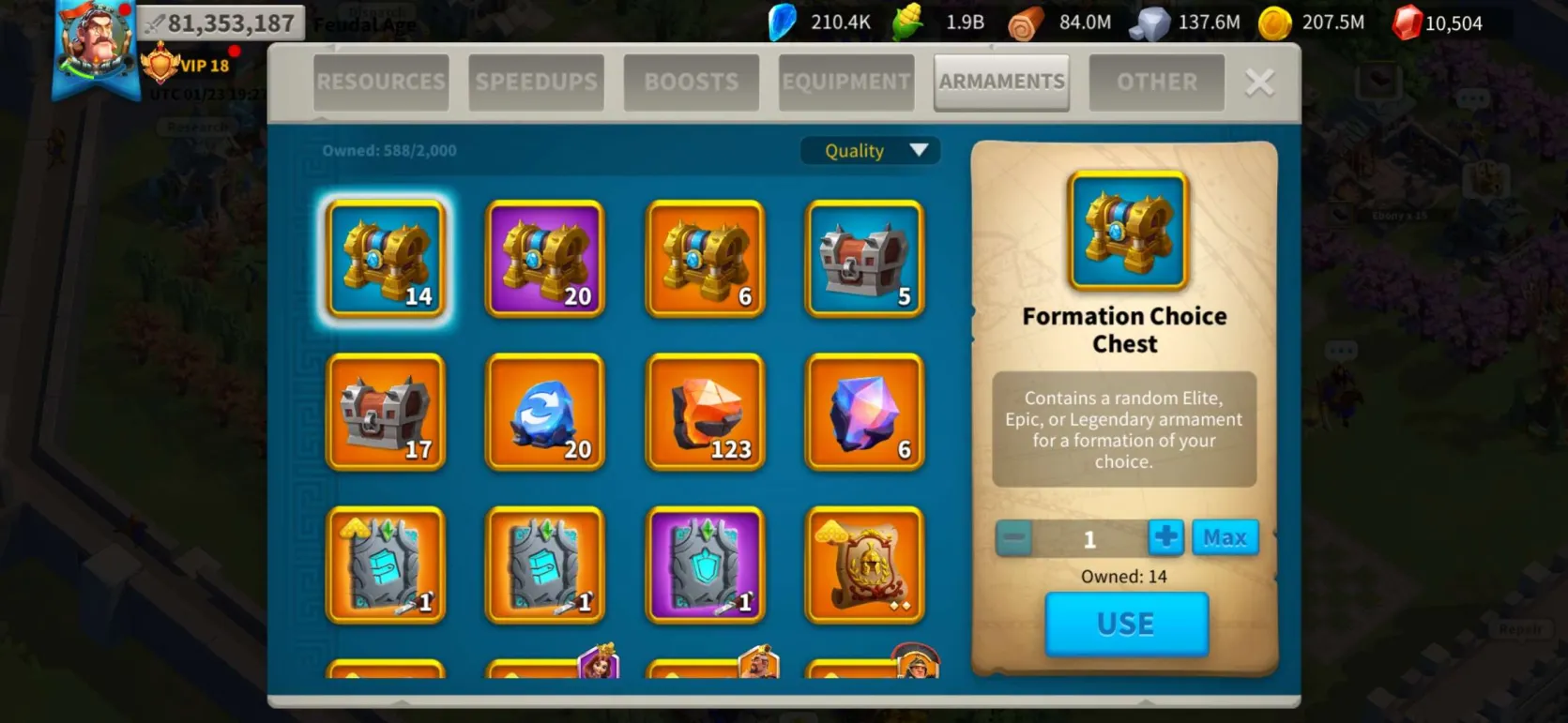Choose the purple stone tablet armament
Image resolution: width=1568 pixels, height=723 pixels.
(x=706, y=565)
